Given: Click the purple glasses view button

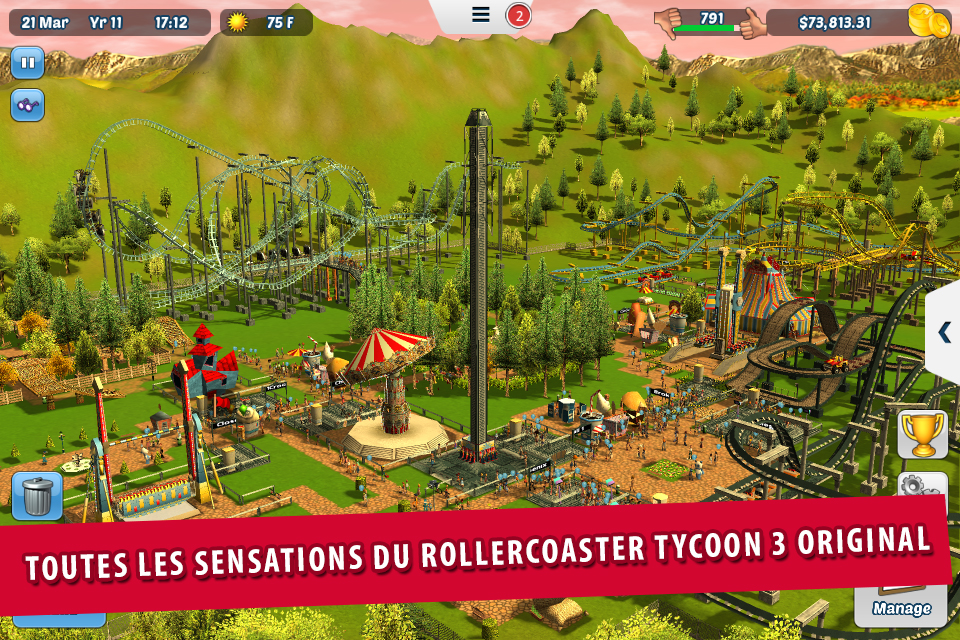Looking at the screenshot, I should click(28, 104).
